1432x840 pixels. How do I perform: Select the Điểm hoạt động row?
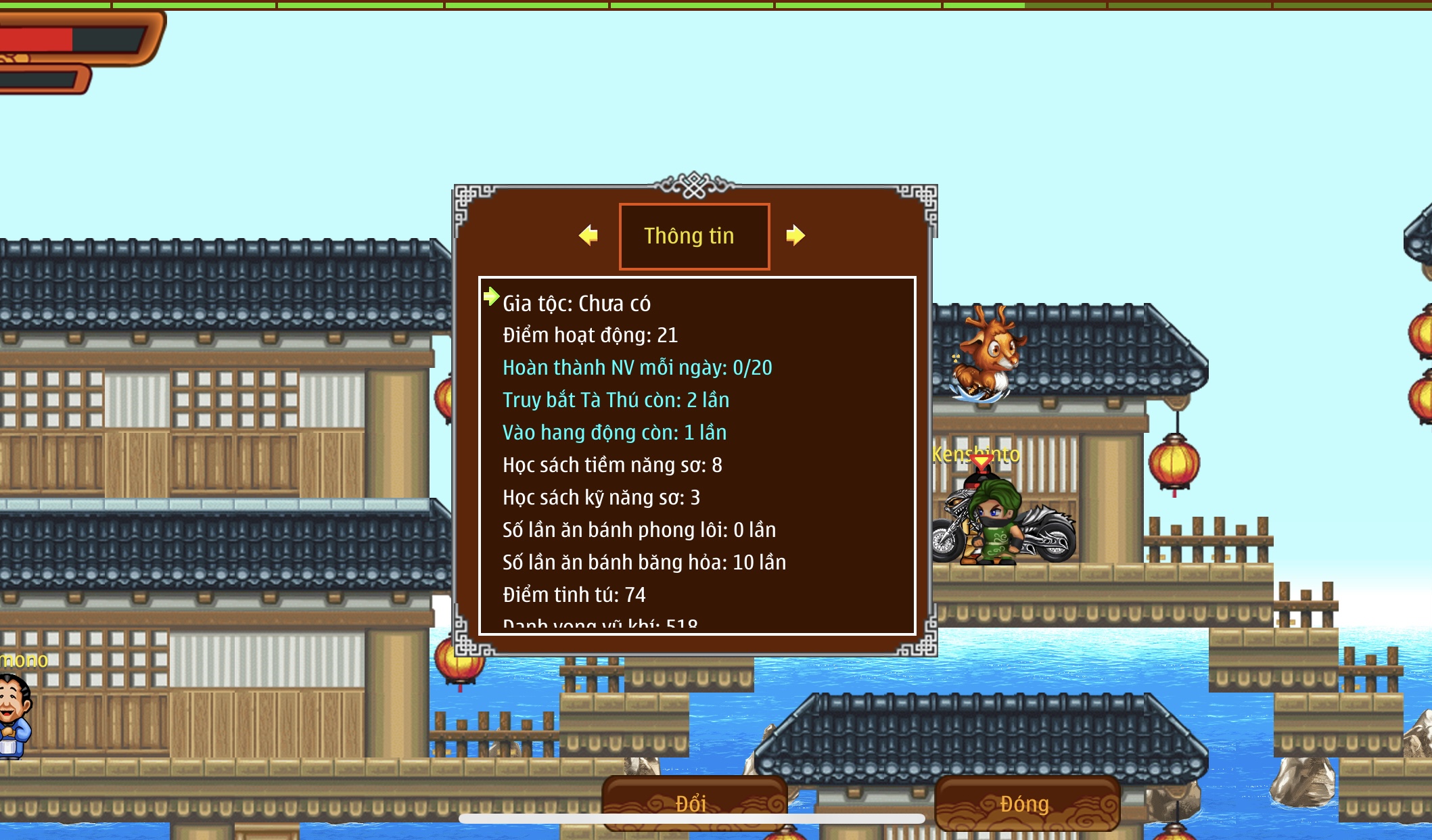(590, 335)
